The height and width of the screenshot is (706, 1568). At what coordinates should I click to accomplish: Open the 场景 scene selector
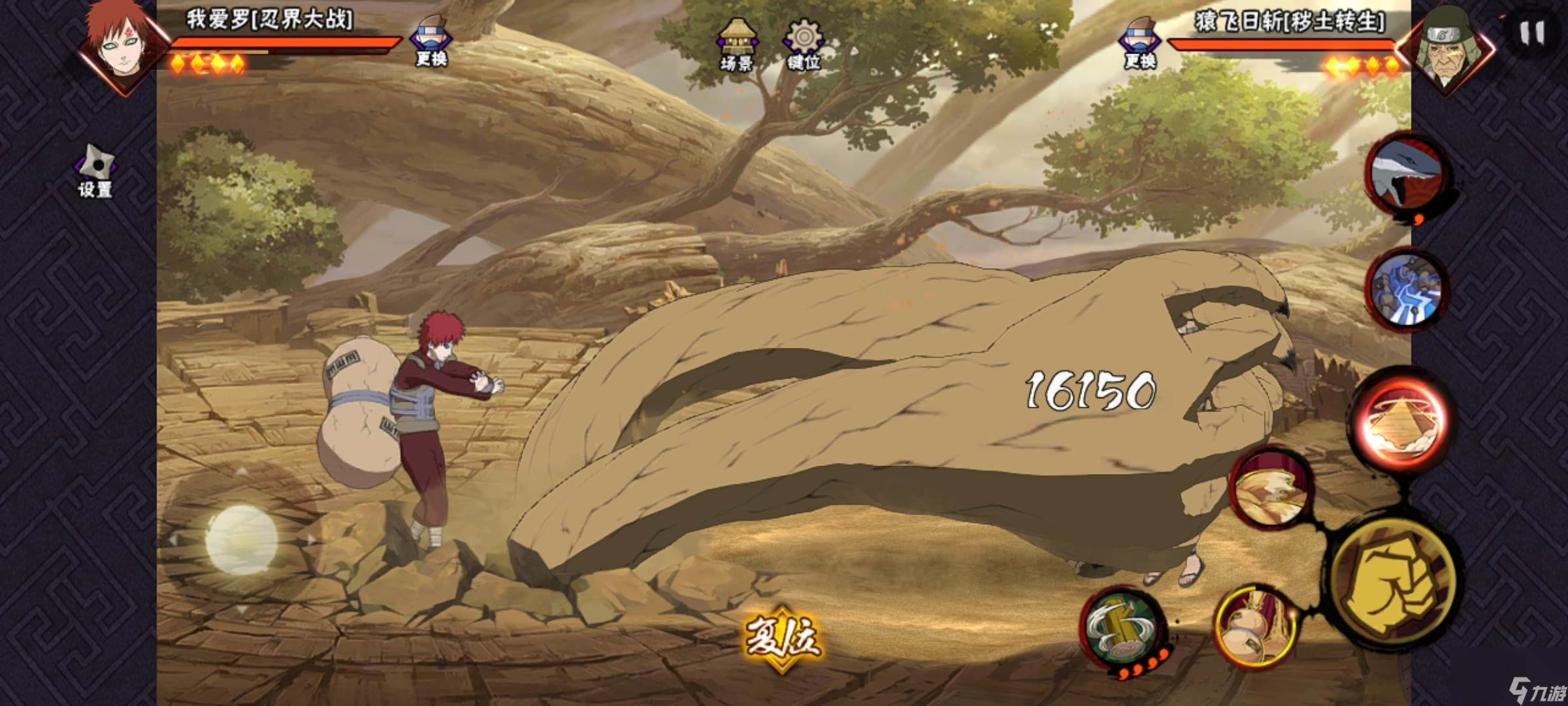[x=737, y=44]
